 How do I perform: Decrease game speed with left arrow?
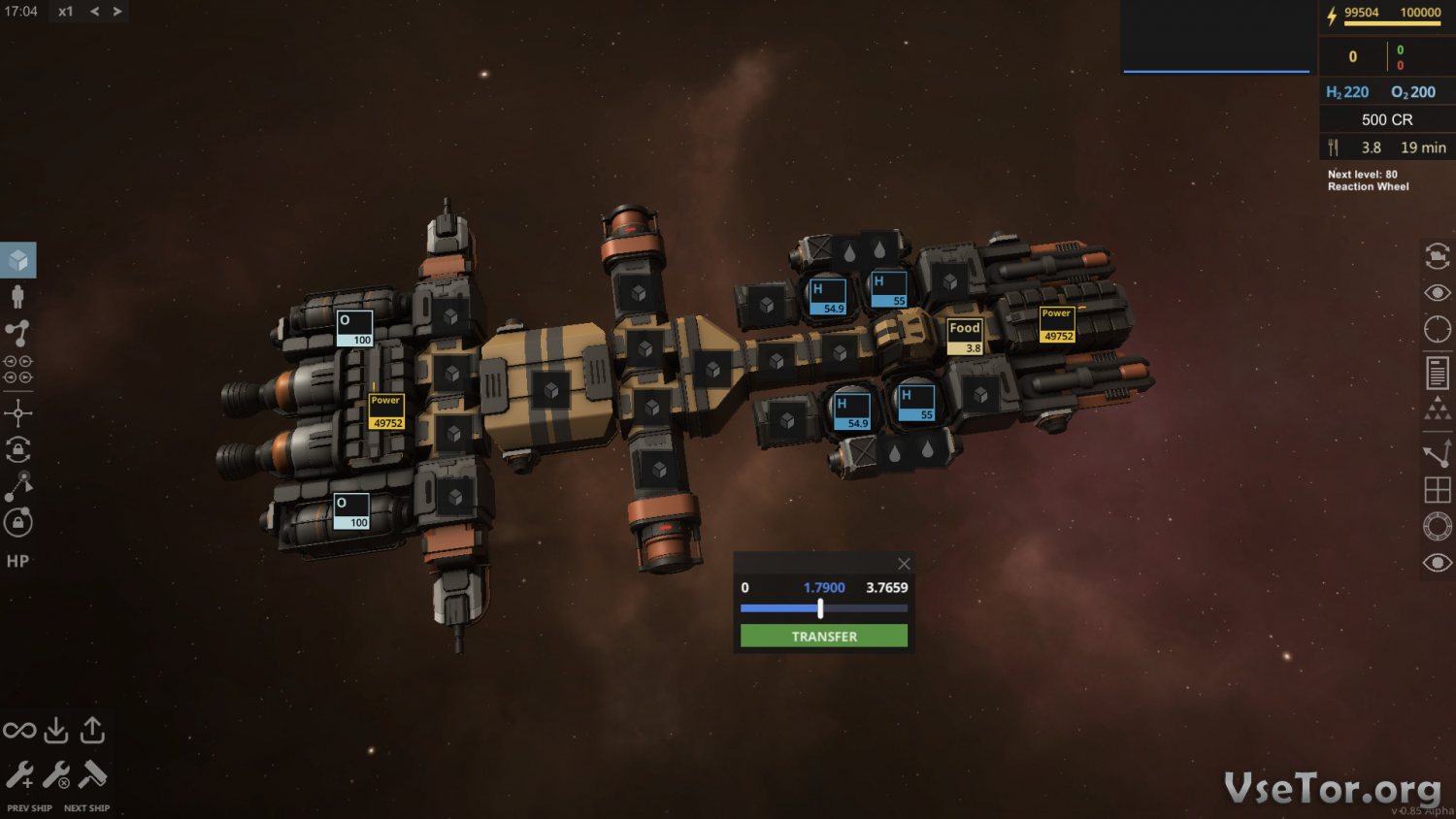tap(94, 12)
